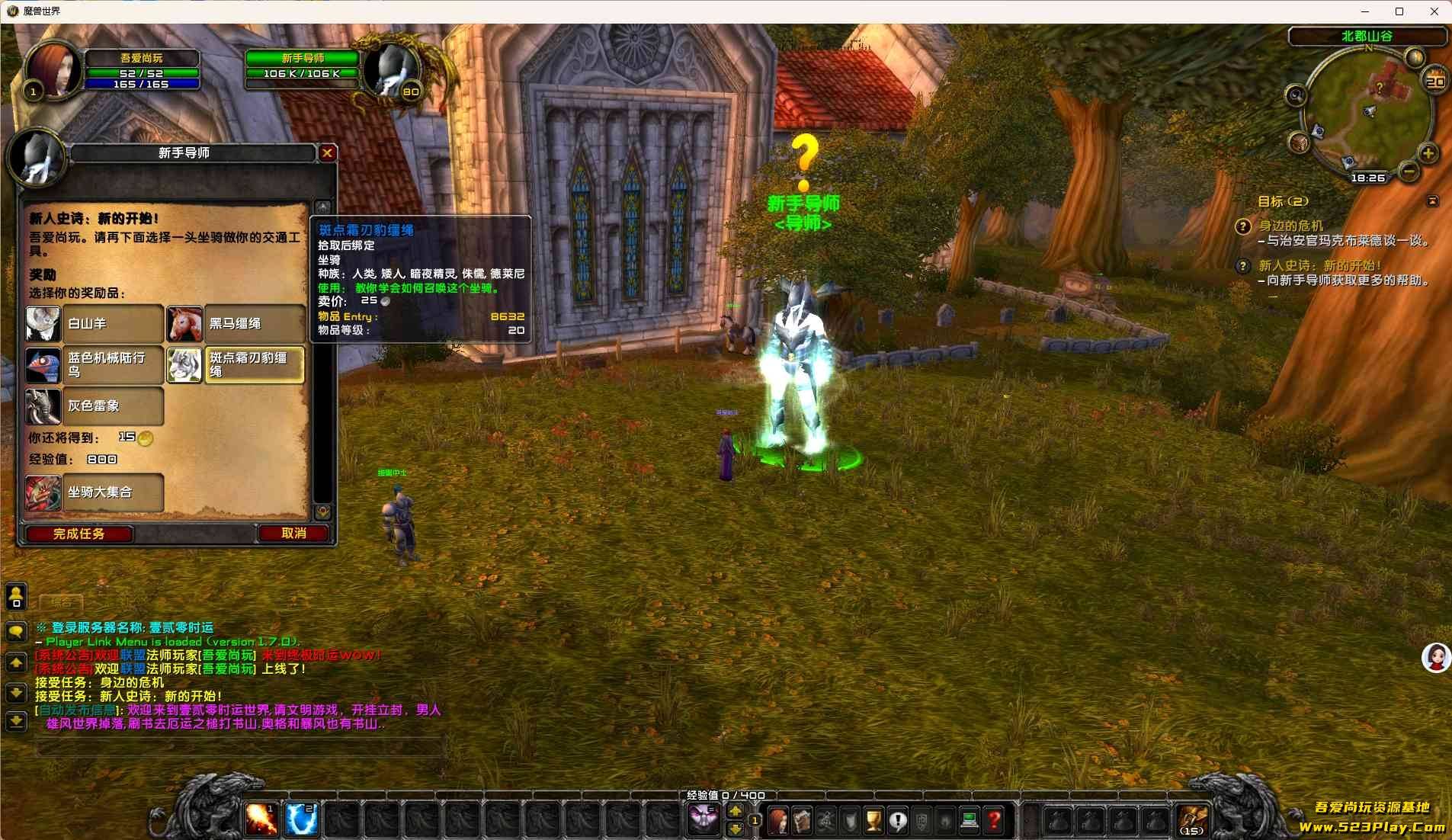The width and height of the screenshot is (1452, 840).
Task: Zoom out the minimap with the minus button
Action: pos(1409,172)
